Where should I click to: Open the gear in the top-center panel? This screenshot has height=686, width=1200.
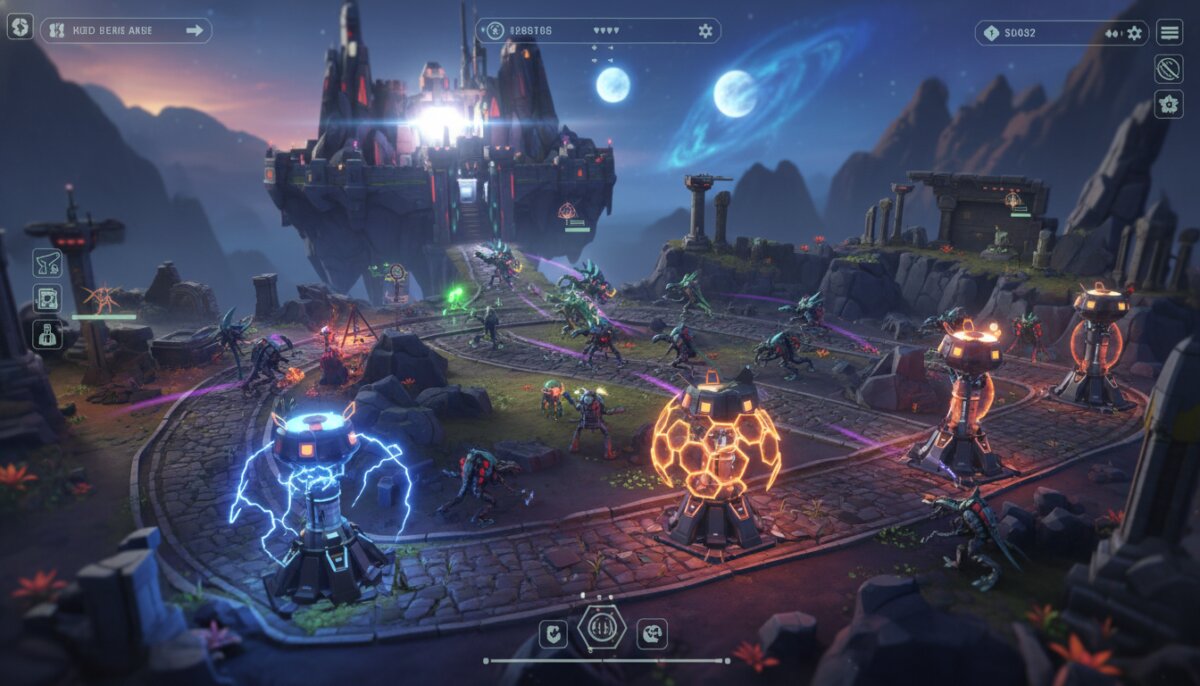pos(705,31)
